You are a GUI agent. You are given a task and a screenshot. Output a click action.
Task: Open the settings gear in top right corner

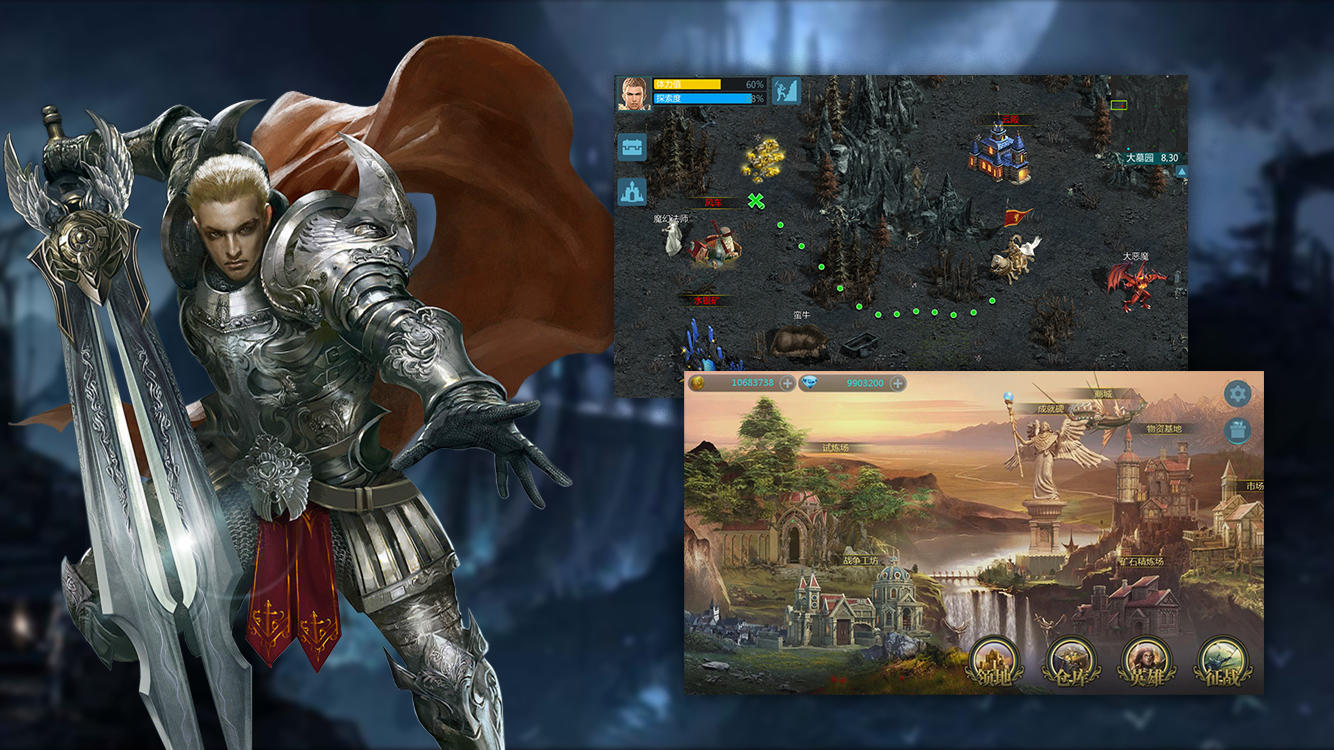pyautogui.click(x=1237, y=393)
